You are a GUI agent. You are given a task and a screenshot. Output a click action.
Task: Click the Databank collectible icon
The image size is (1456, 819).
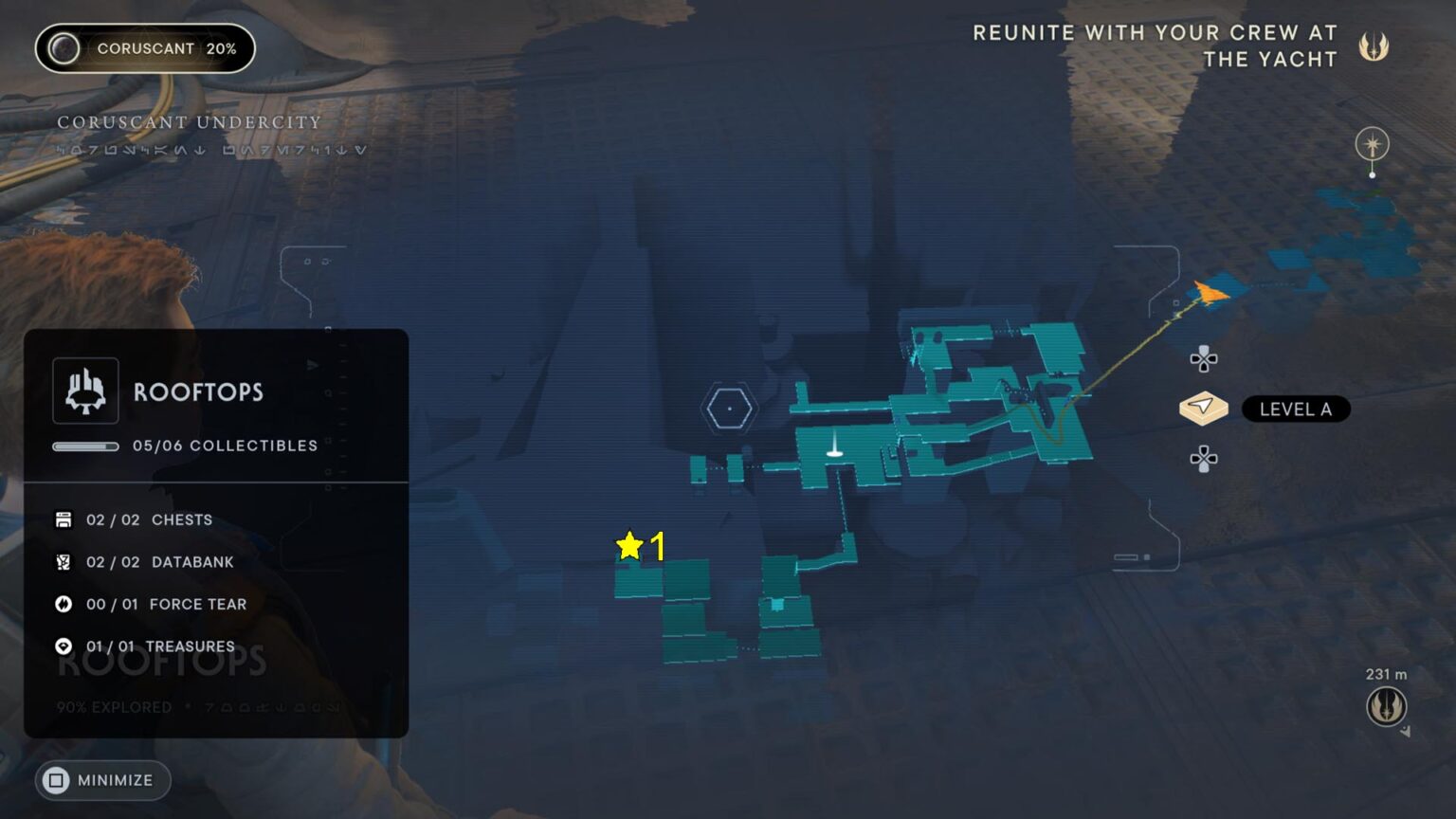pos(63,561)
